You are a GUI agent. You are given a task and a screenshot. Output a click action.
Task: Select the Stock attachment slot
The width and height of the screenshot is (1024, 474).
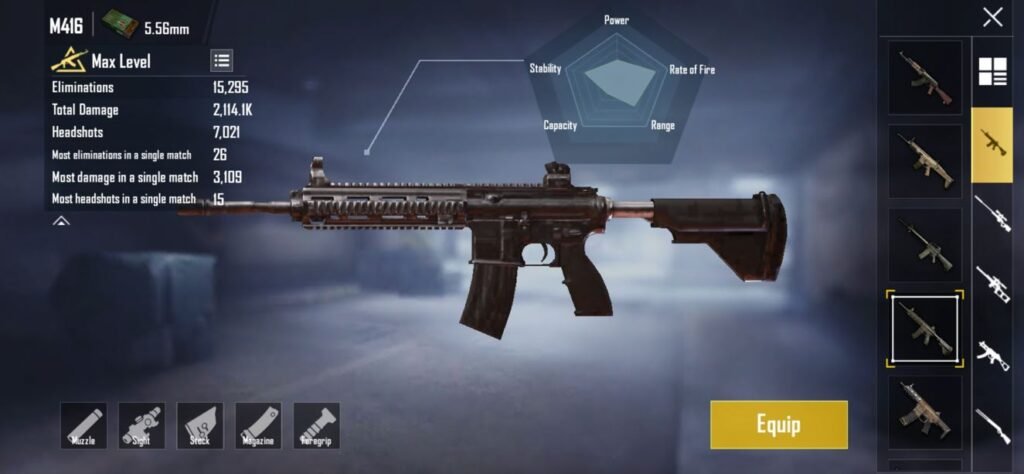coord(200,425)
